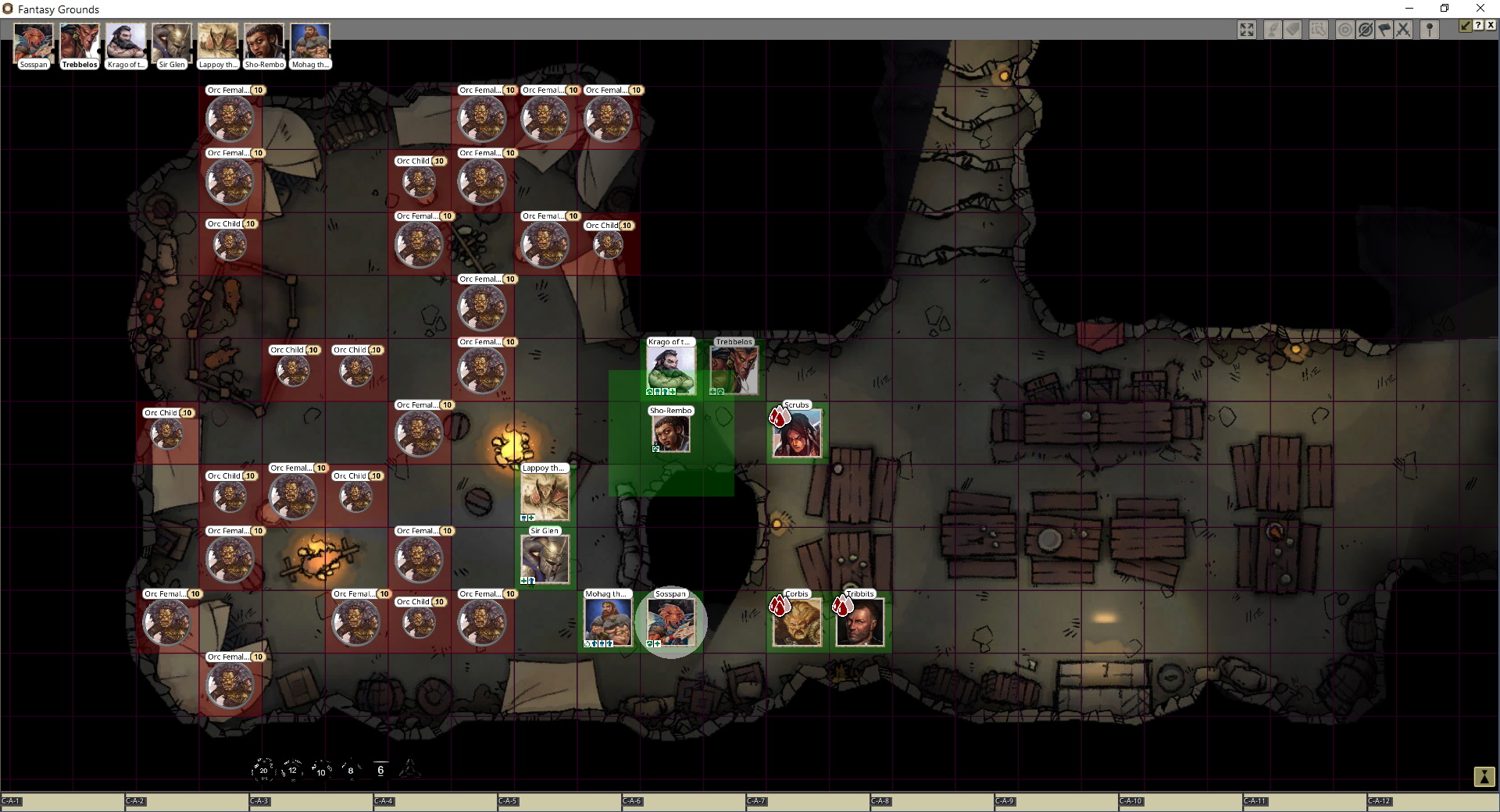This screenshot has width=1500, height=812.
Task: Open Trebbelos's portrait in the party bar
Action: (x=80, y=43)
